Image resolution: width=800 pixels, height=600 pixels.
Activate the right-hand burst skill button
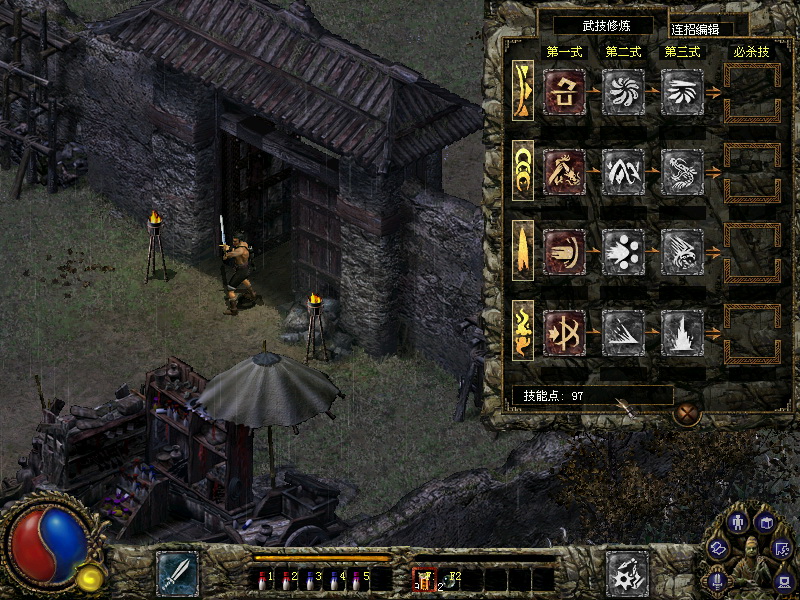click(627, 574)
